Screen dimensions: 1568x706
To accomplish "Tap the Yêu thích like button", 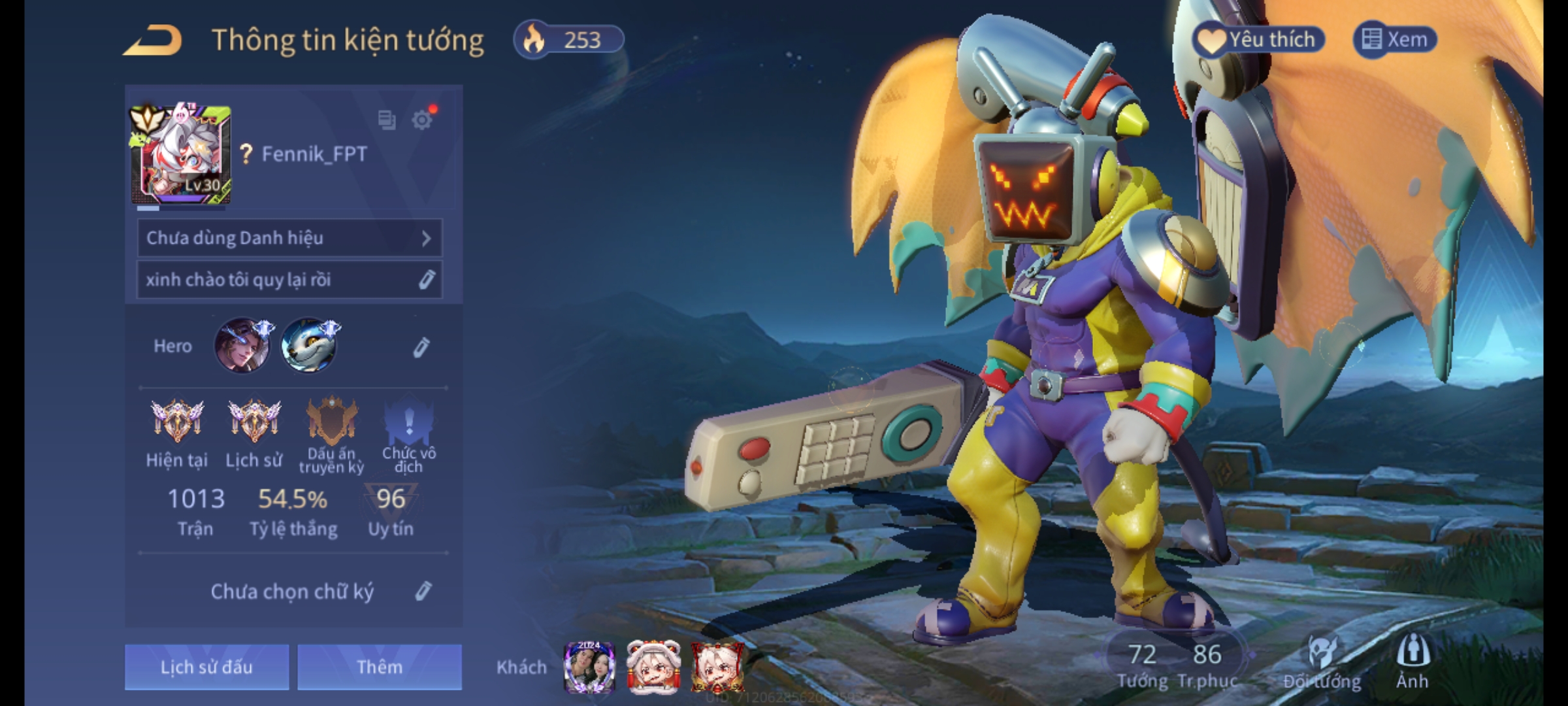I will tap(1258, 40).
